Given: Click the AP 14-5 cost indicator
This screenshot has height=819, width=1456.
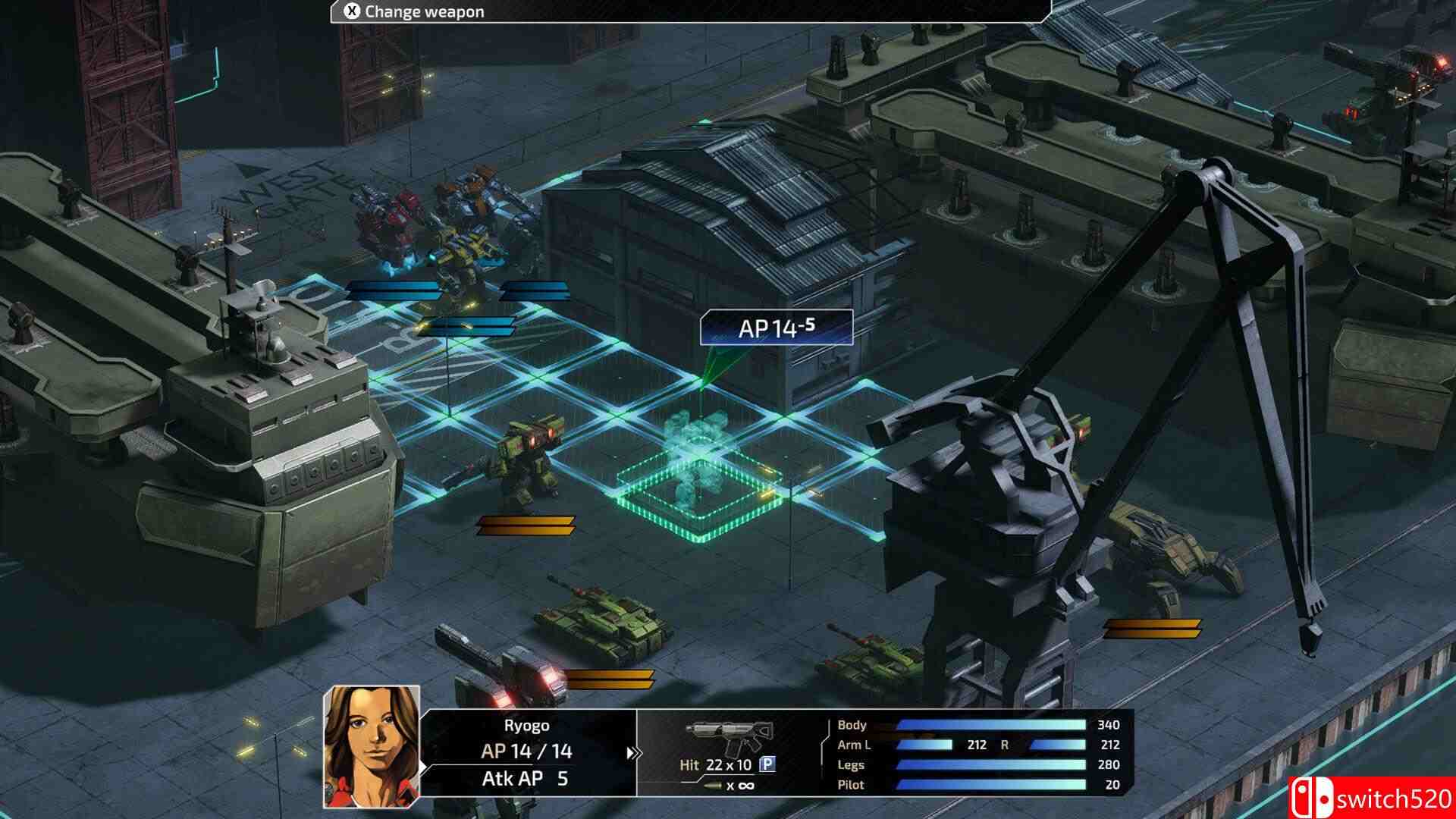Looking at the screenshot, I should coord(777,328).
